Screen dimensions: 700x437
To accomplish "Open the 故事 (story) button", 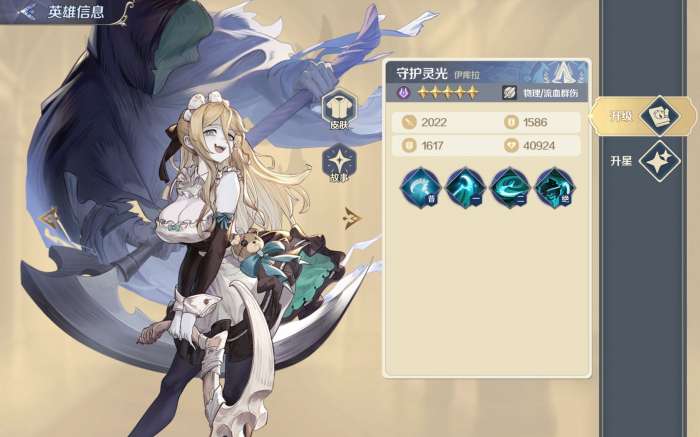I will click(338, 163).
